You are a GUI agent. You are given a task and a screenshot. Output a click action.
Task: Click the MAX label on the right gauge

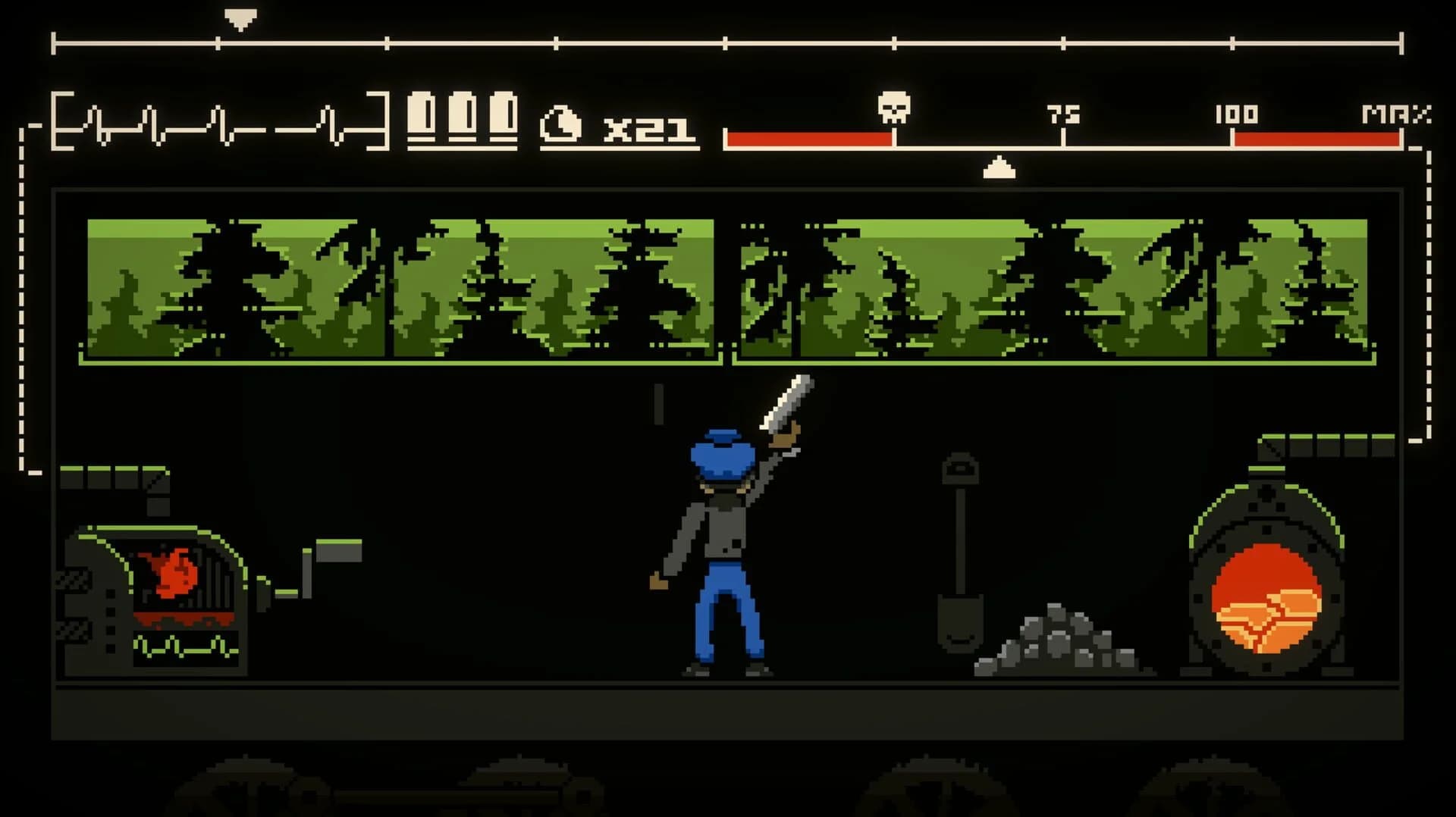[x=1395, y=114]
